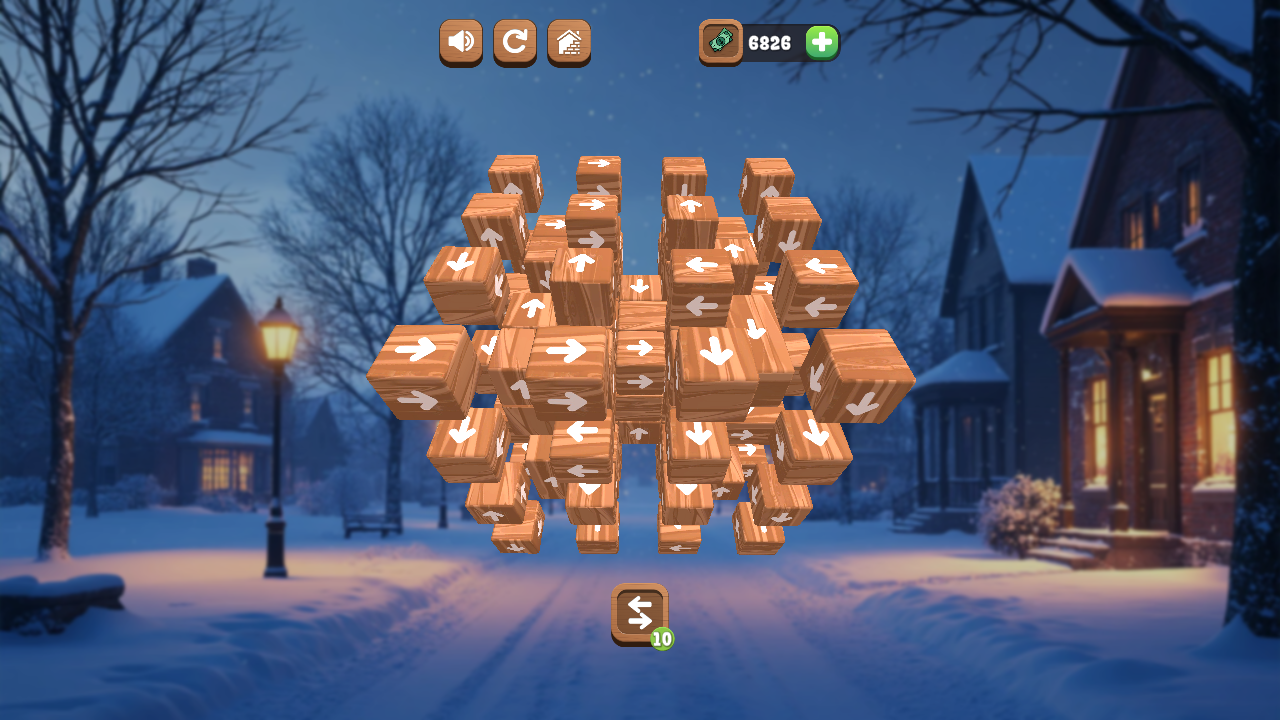This screenshot has width=1280, height=720.
Task: Open the home screen
Action: click(568, 43)
